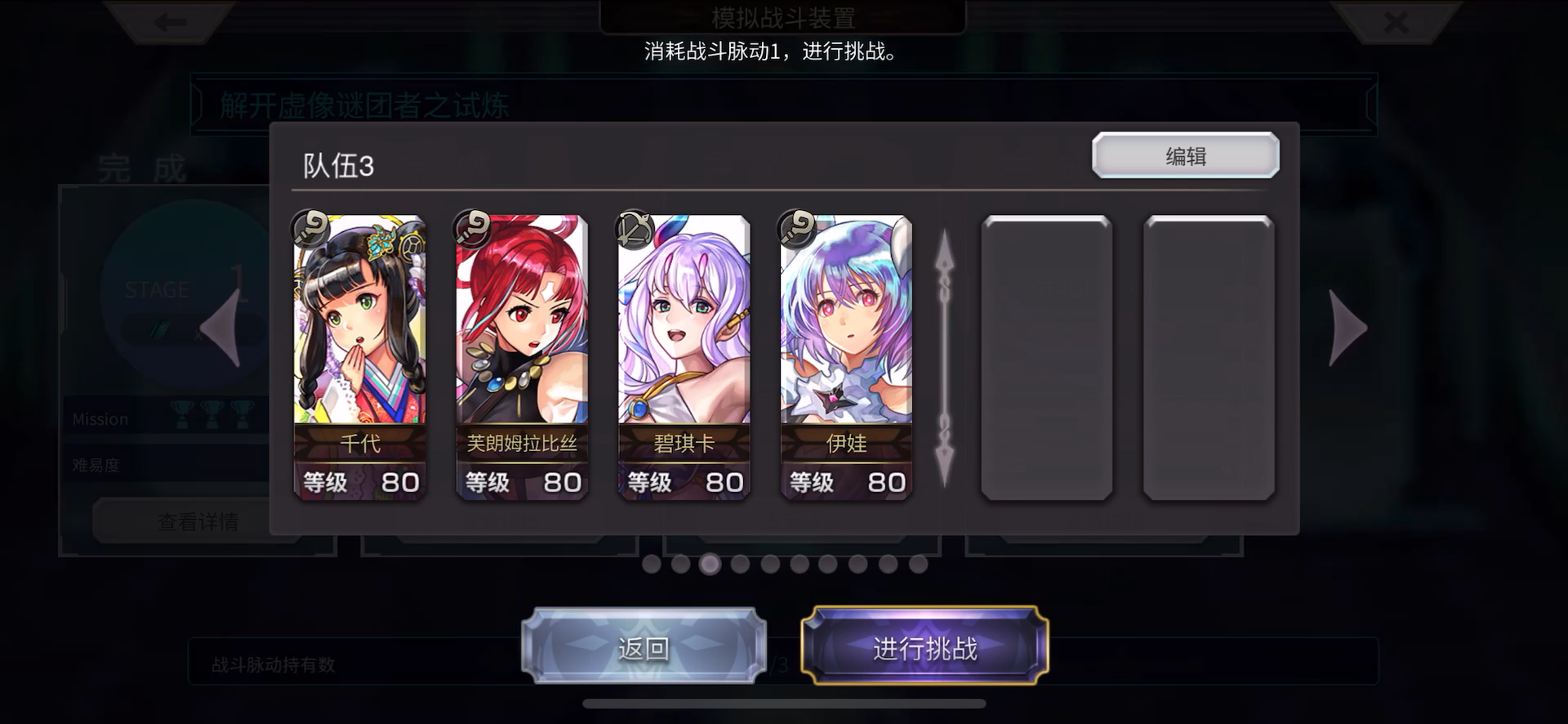
Task: Open team editing via 编辑 button
Action: [x=1186, y=155]
